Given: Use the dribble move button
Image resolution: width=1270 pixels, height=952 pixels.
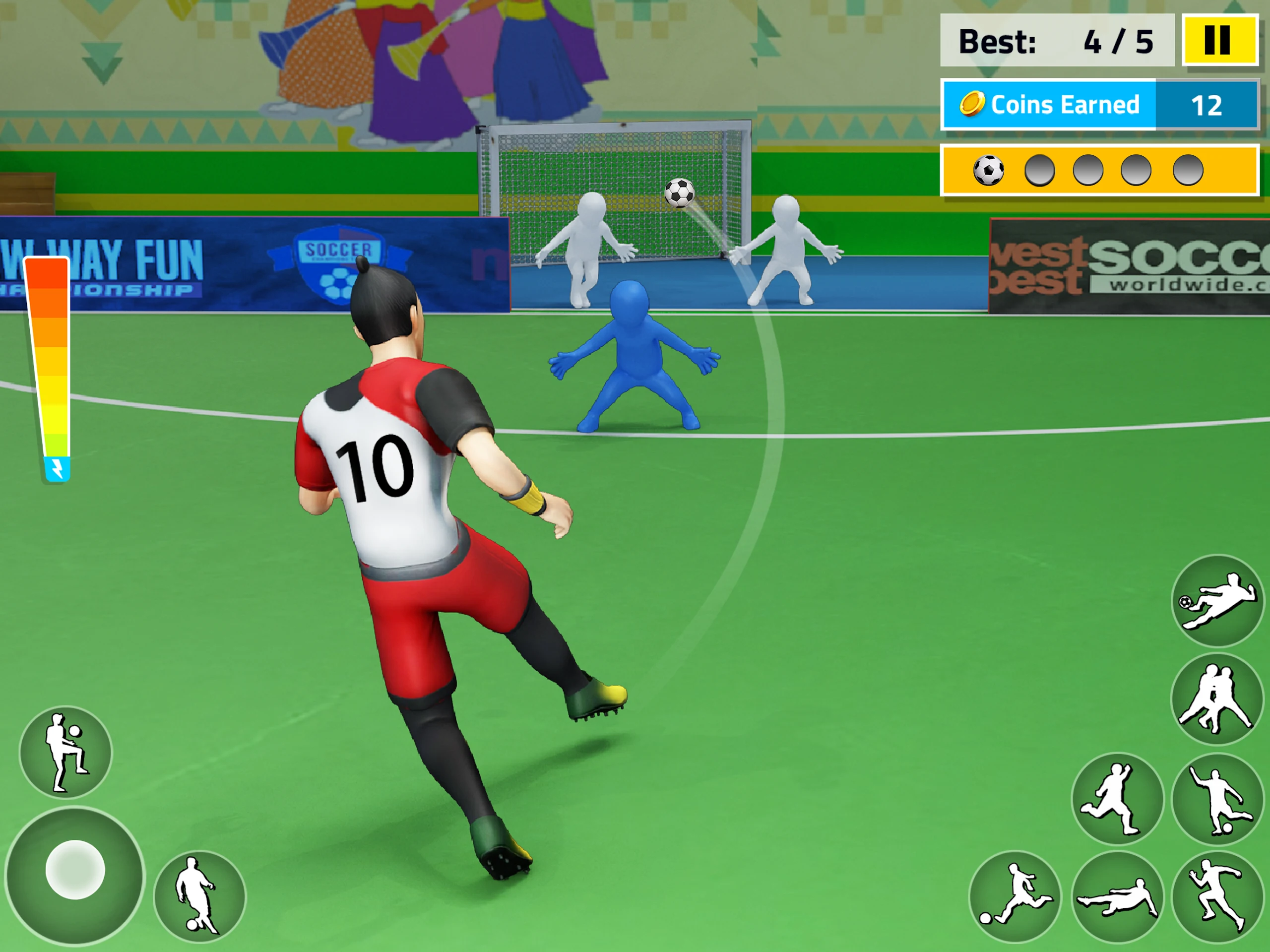Looking at the screenshot, I should click(199, 896).
